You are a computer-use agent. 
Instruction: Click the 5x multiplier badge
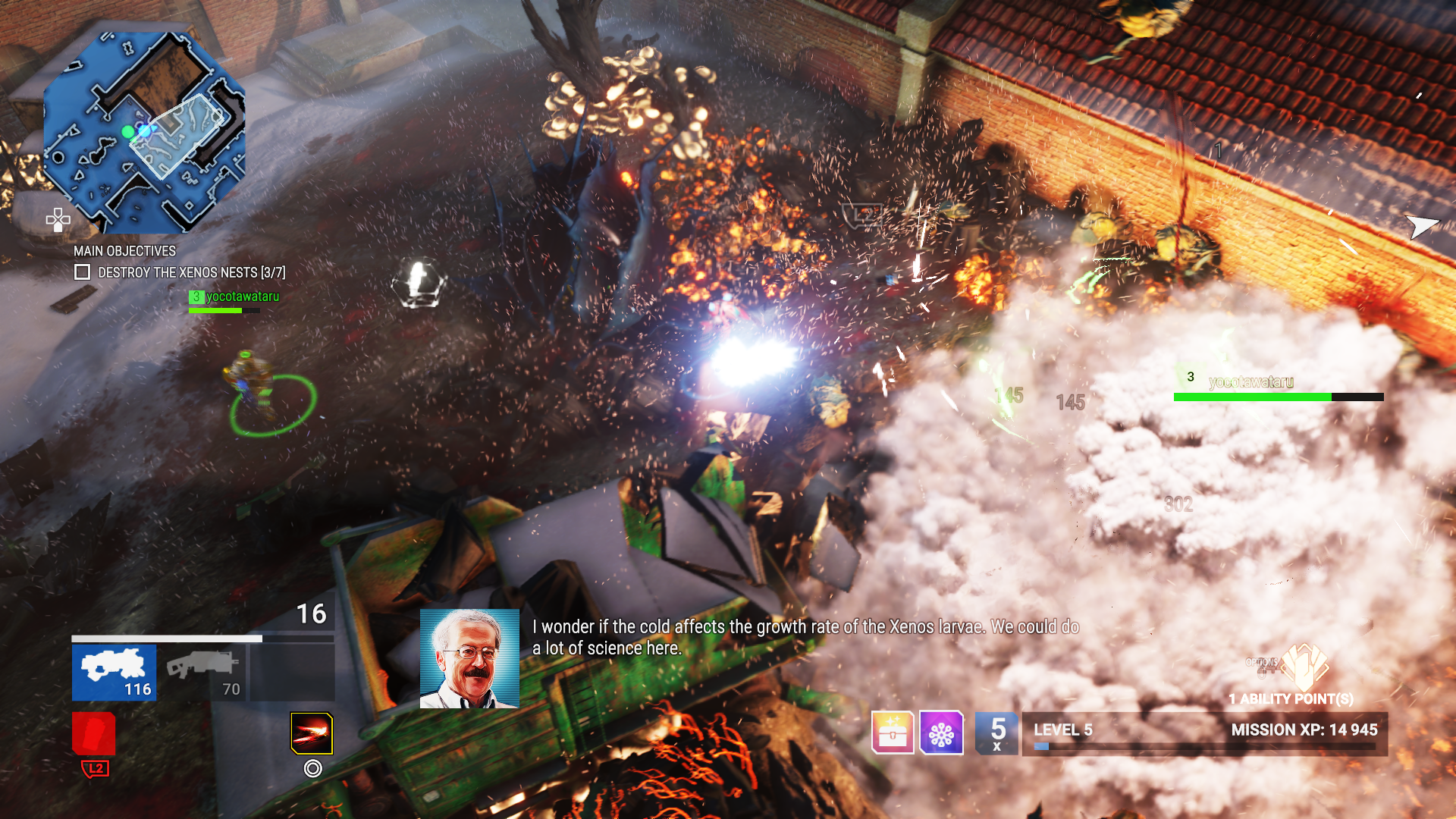(x=996, y=733)
